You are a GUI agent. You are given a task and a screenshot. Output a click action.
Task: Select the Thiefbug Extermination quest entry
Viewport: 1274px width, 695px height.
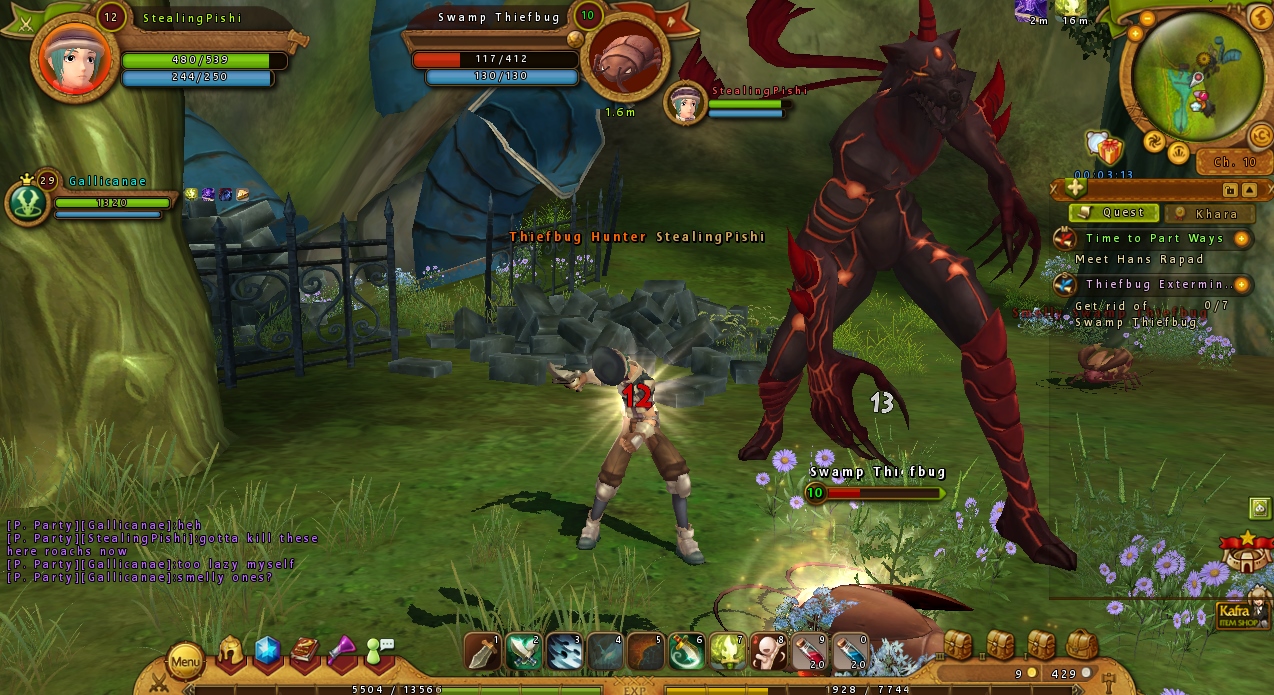click(x=1154, y=284)
